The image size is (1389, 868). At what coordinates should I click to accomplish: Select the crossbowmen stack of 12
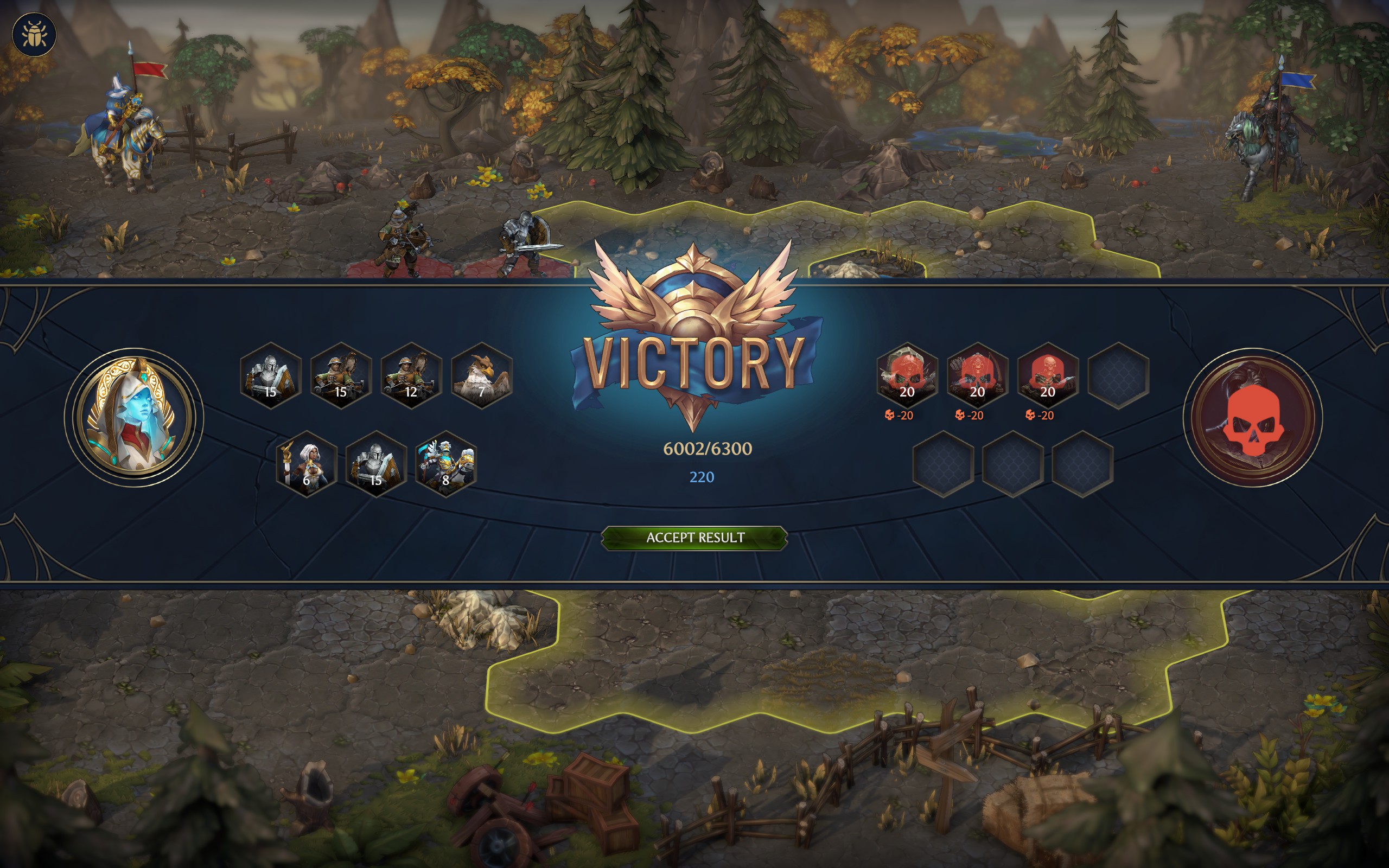click(411, 376)
